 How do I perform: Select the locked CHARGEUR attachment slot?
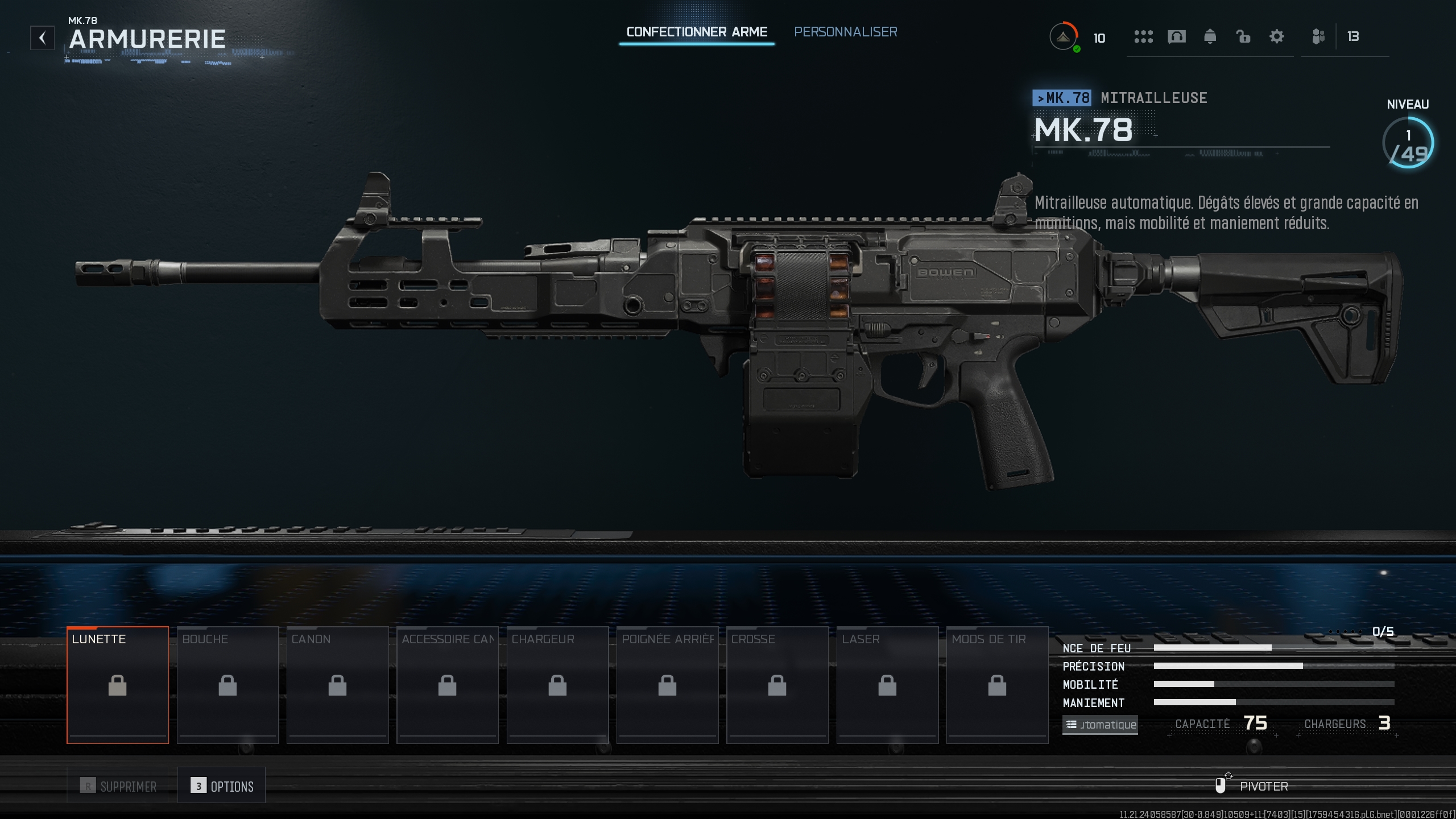[557, 684]
